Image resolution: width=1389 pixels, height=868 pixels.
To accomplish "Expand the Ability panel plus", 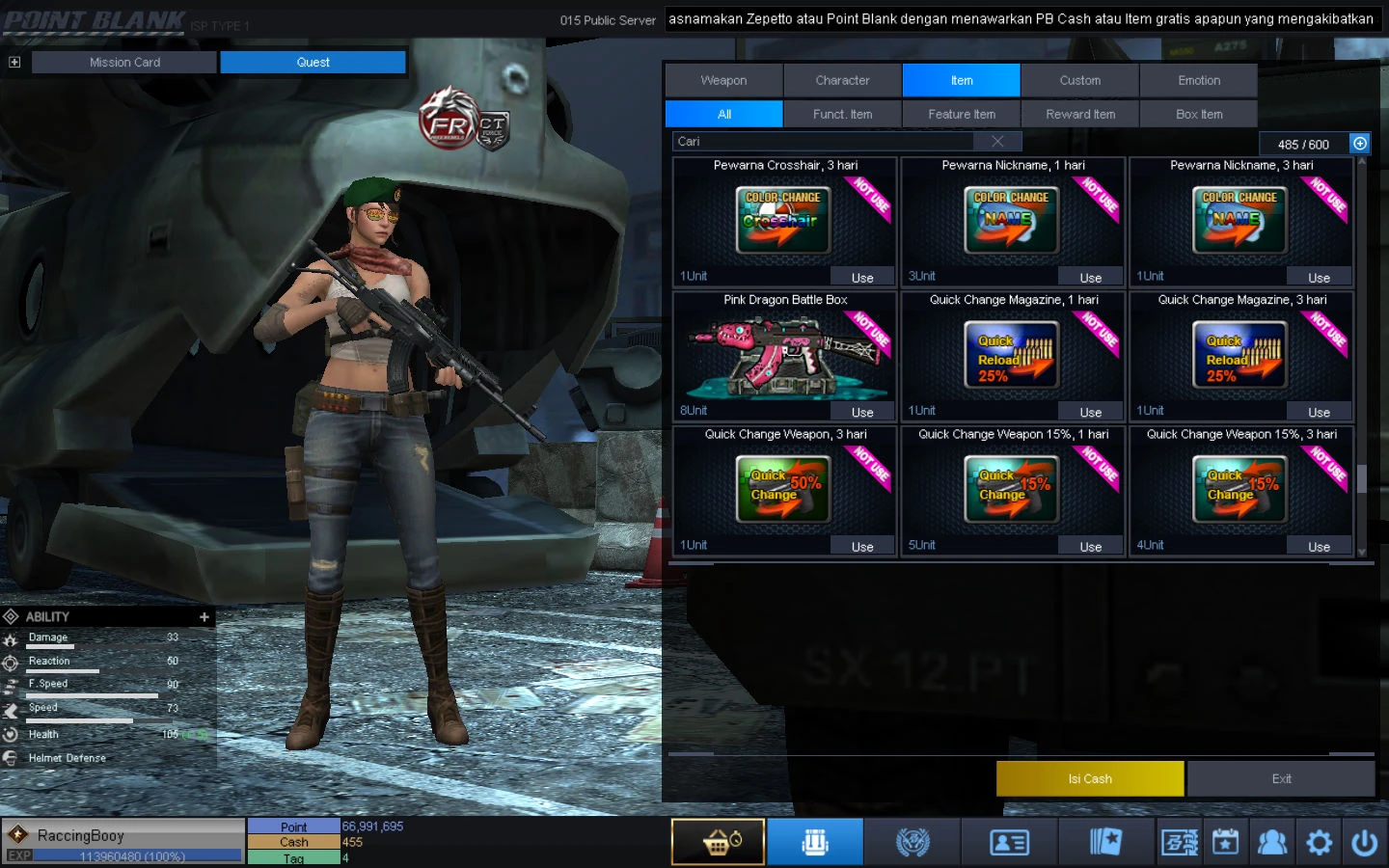I will (x=204, y=617).
